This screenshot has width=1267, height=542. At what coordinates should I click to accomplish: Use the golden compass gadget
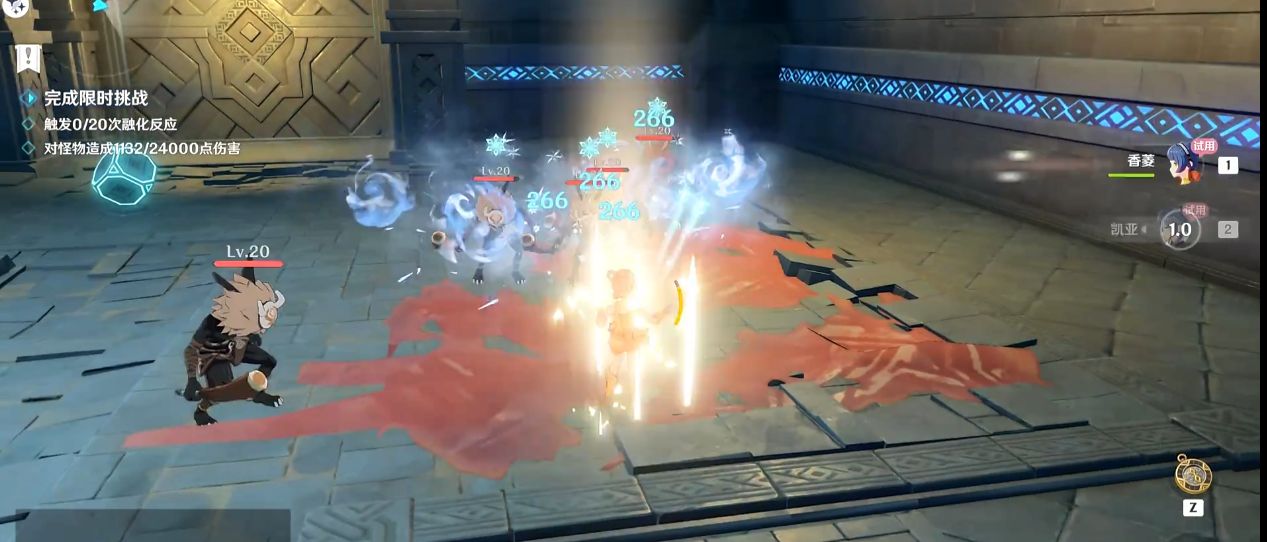tap(1193, 475)
